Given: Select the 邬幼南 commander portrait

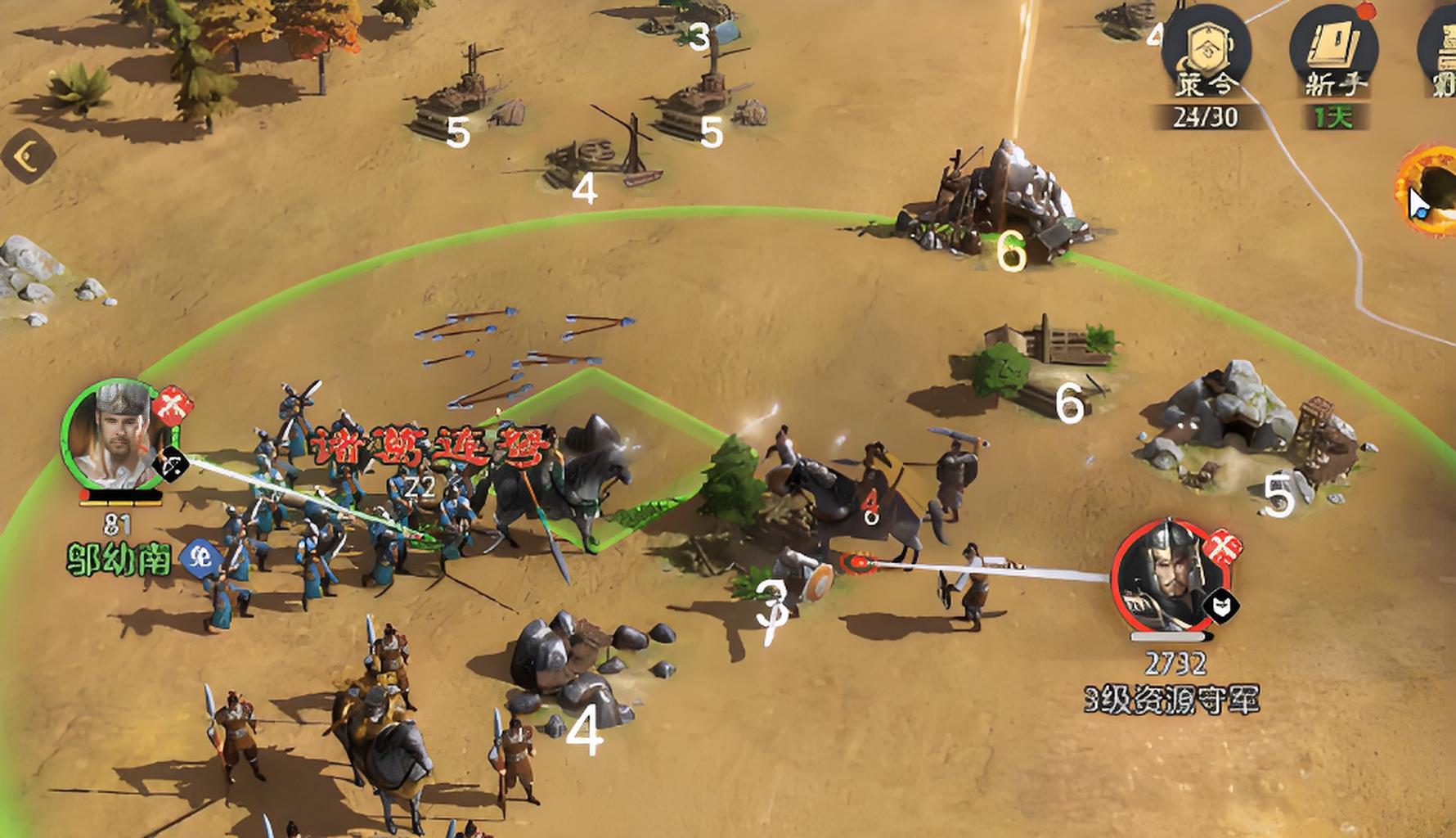Looking at the screenshot, I should (x=119, y=435).
